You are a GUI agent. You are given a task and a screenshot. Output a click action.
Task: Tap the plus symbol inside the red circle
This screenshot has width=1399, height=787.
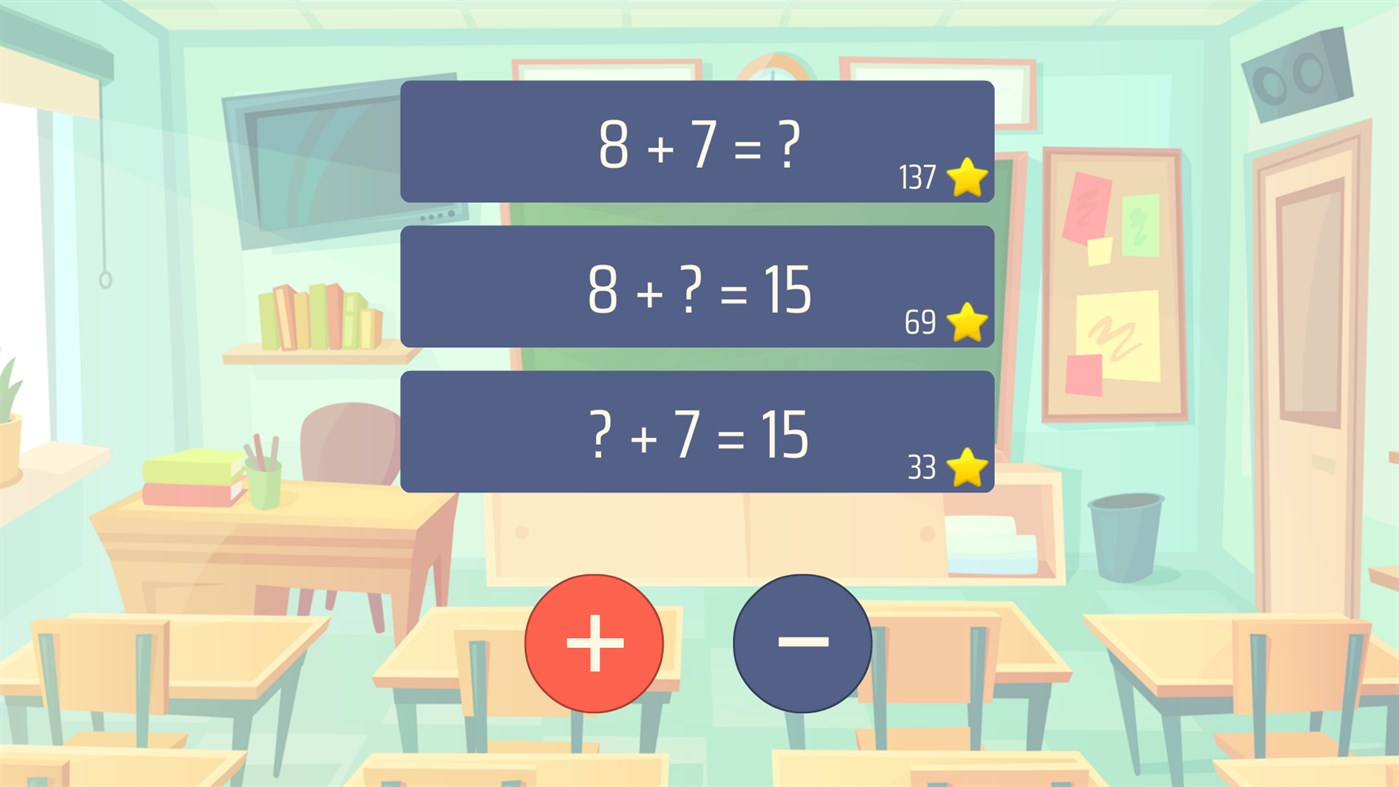click(594, 642)
